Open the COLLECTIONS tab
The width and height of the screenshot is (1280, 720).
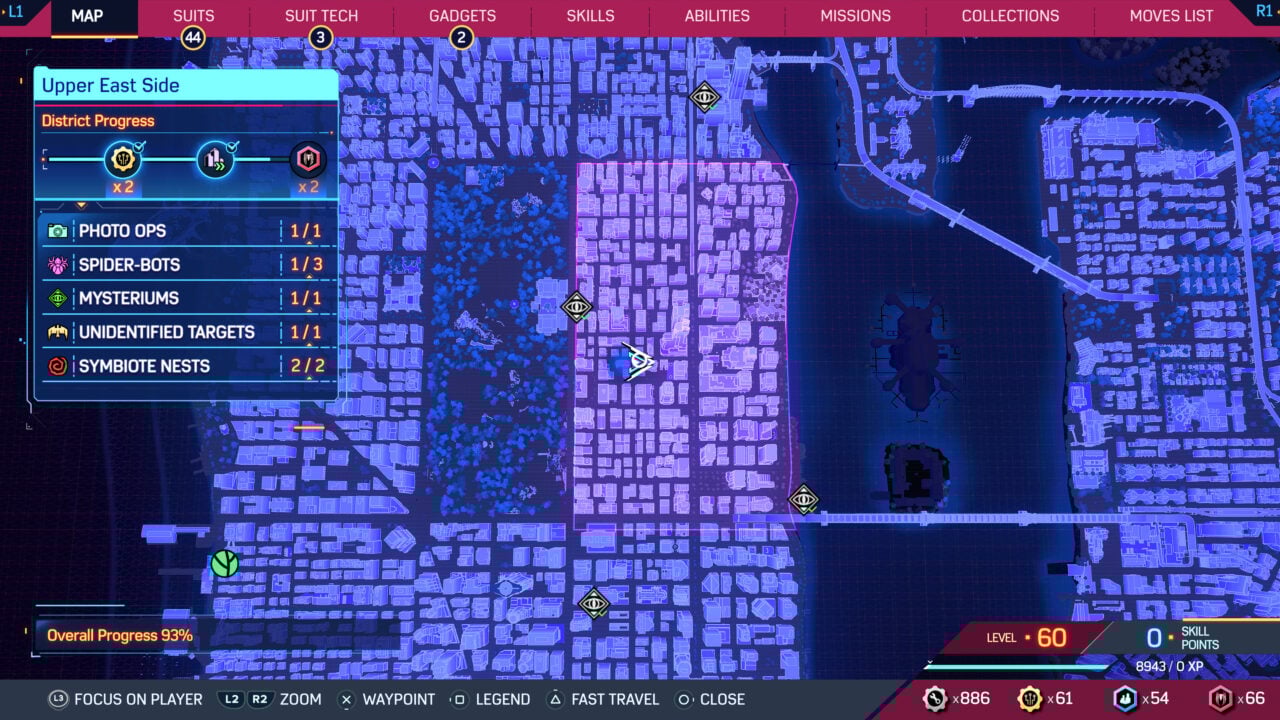coord(1010,15)
